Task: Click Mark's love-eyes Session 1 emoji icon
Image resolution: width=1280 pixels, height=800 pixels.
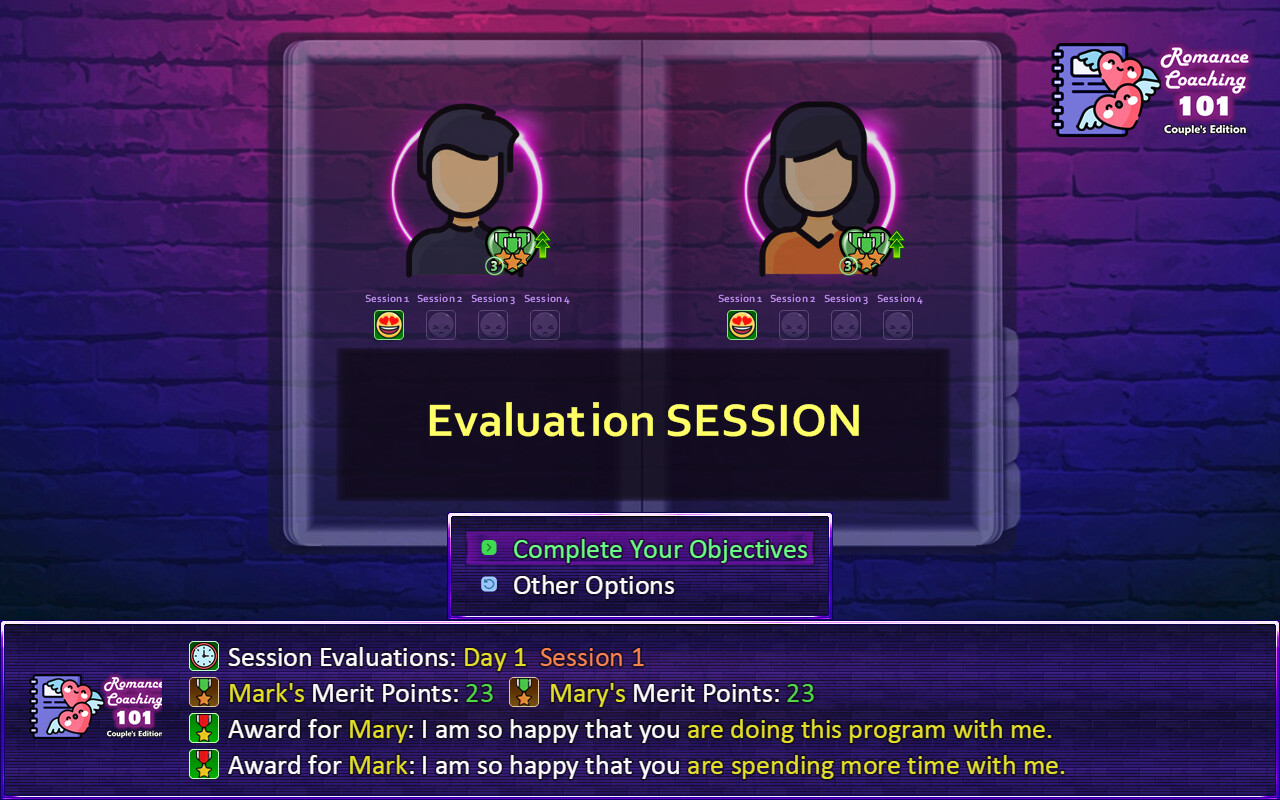Action: coord(389,324)
